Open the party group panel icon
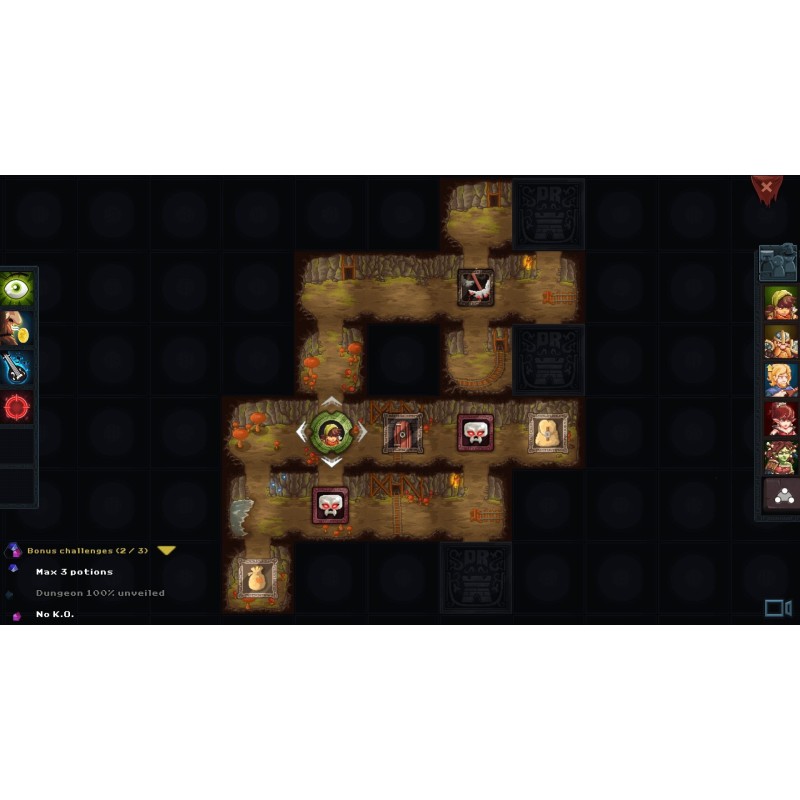The image size is (800, 800). [x=777, y=262]
